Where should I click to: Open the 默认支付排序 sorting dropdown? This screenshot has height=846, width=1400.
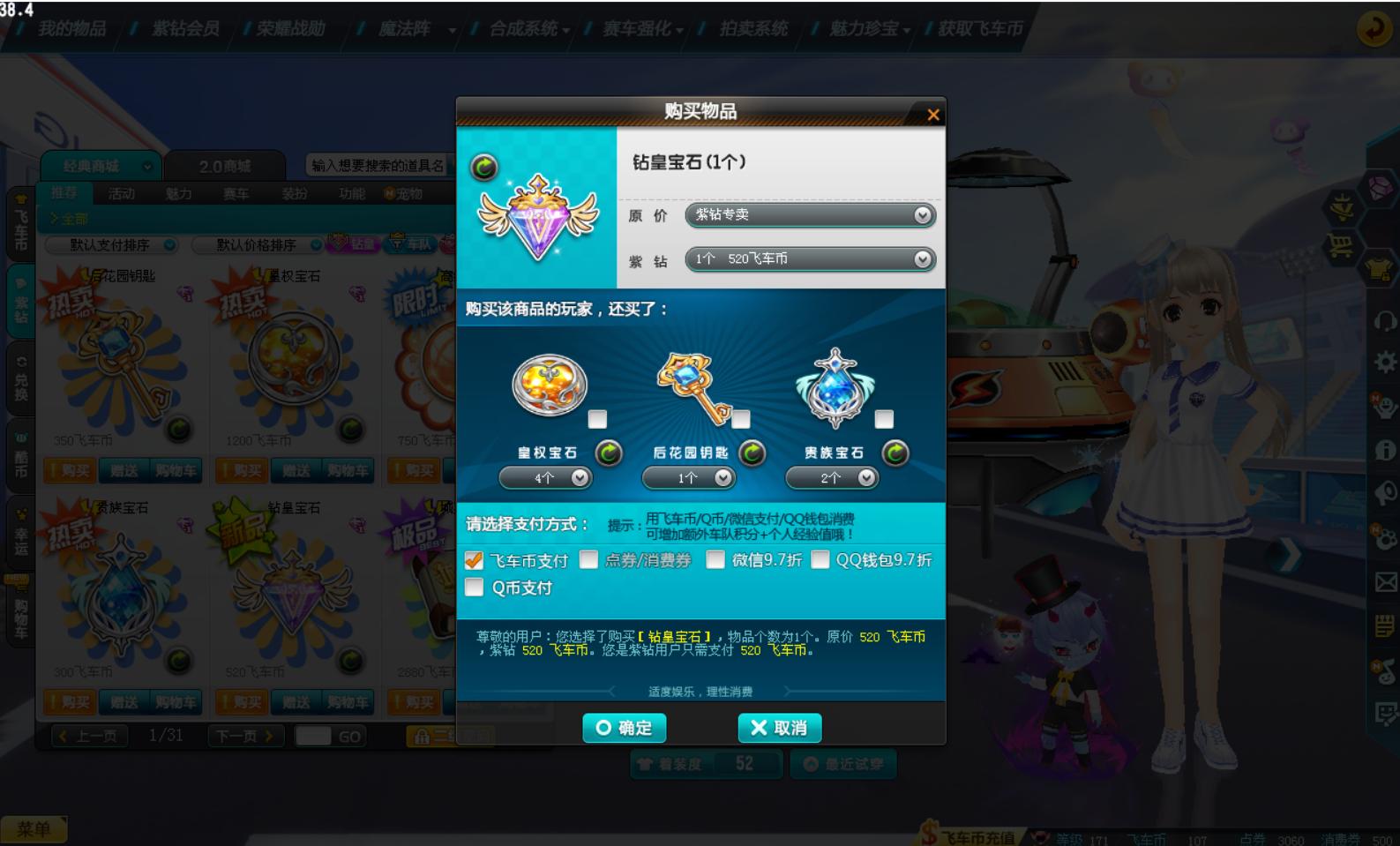click(x=115, y=244)
